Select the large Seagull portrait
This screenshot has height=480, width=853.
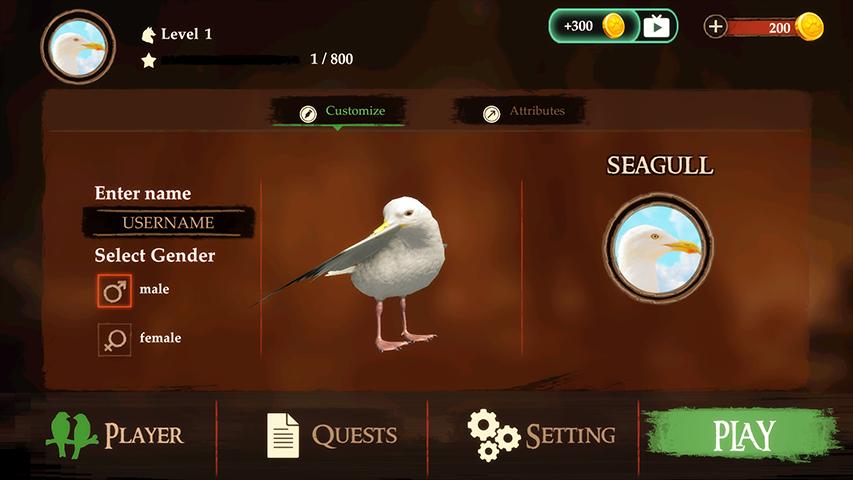click(658, 248)
